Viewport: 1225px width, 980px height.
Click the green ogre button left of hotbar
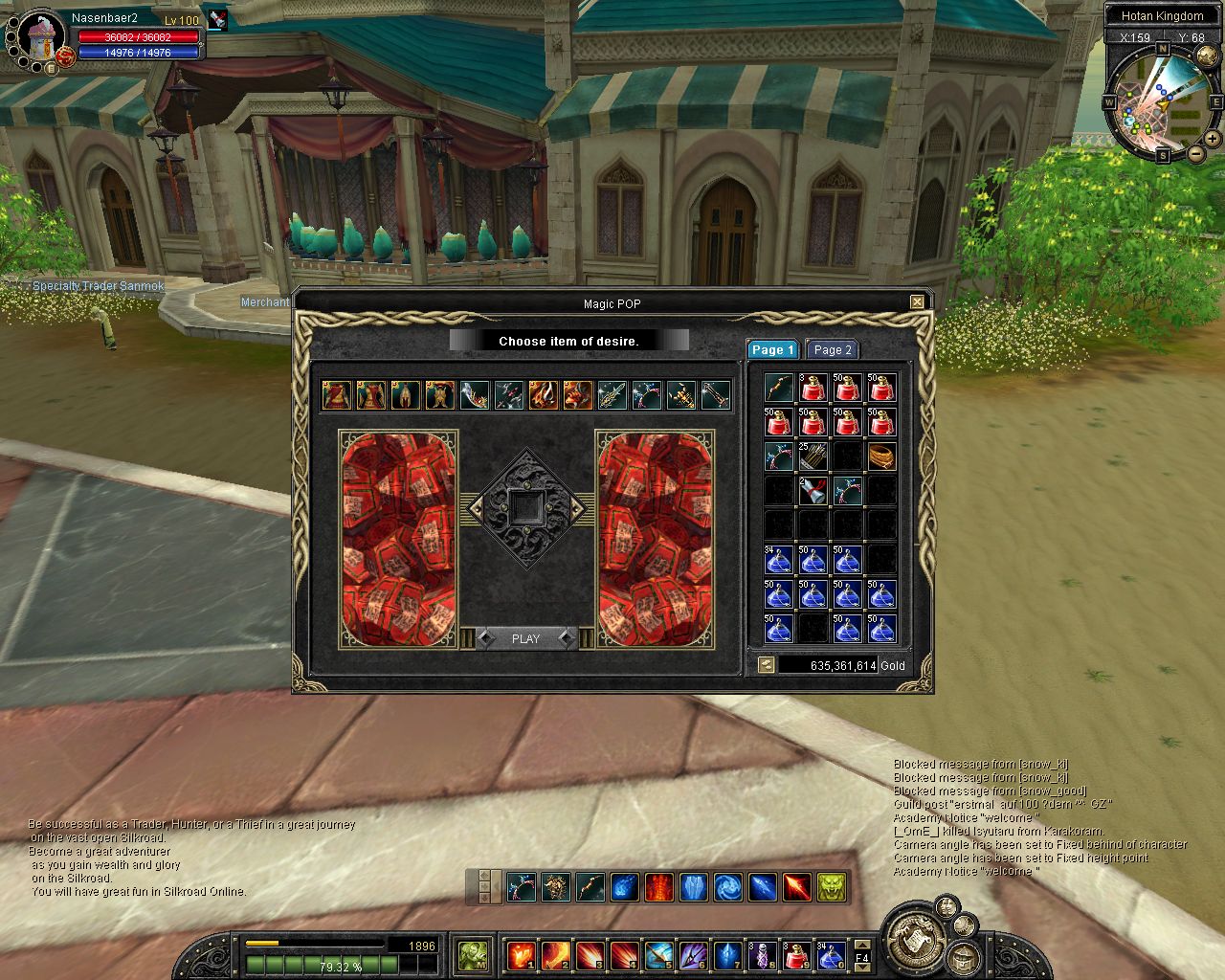coord(473,954)
